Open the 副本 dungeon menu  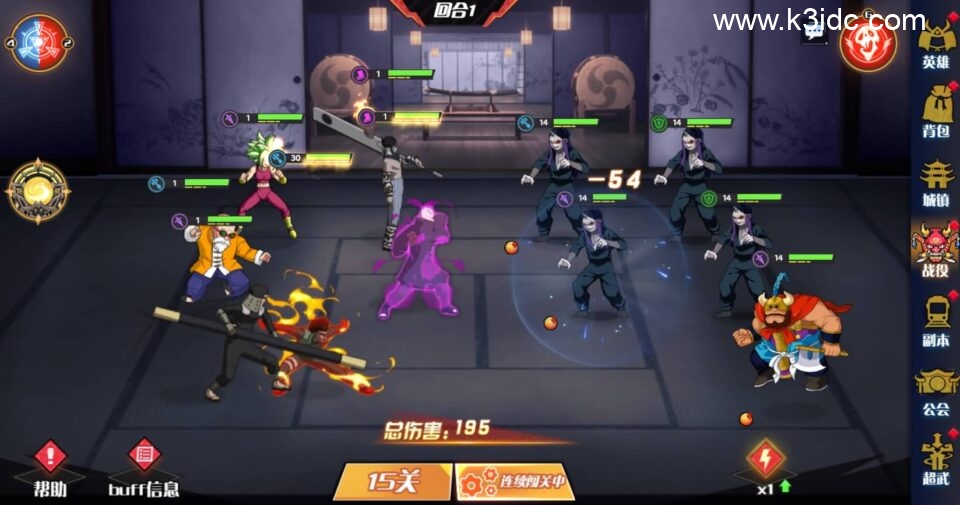point(935,322)
